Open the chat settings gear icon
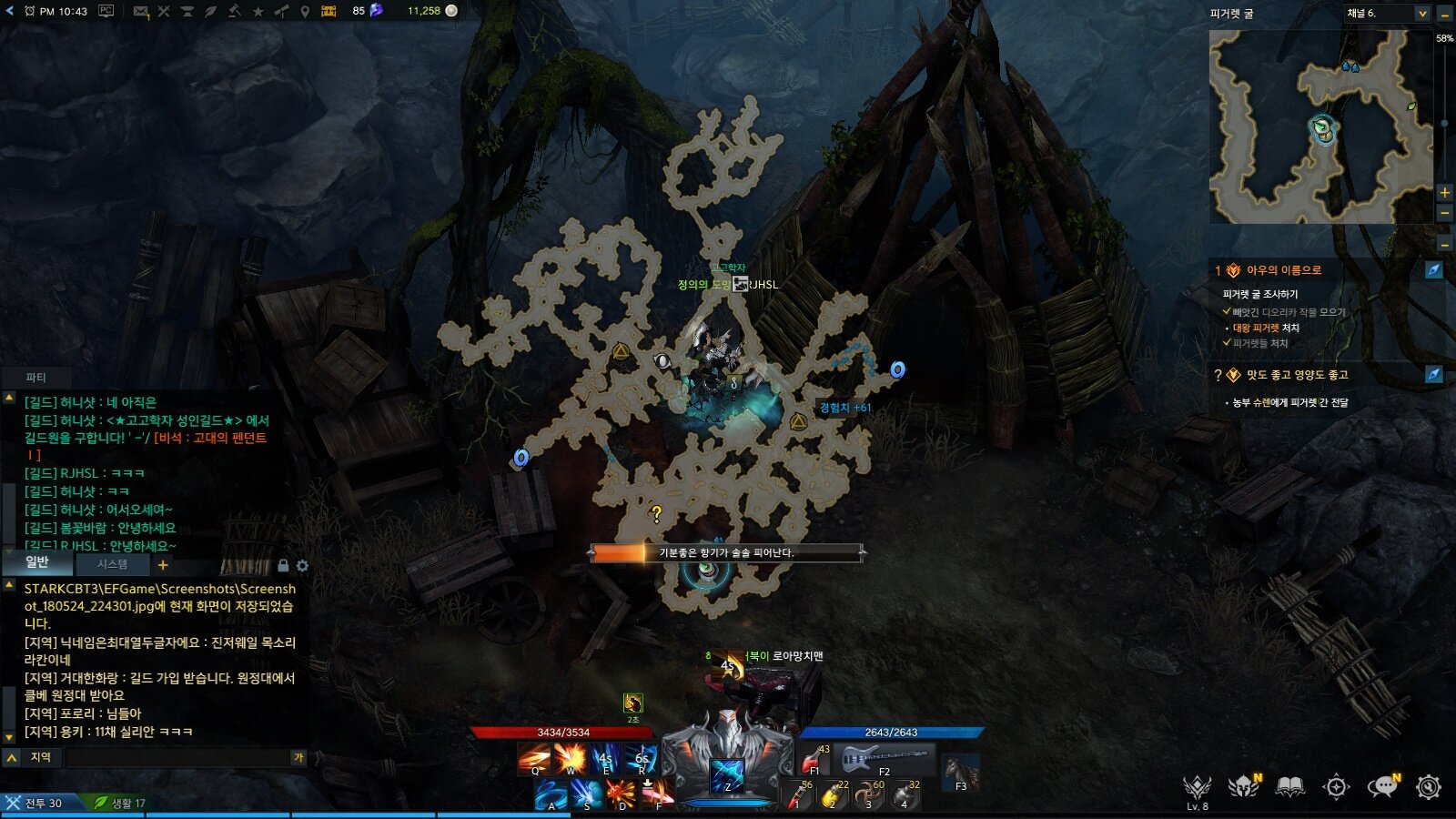Screen dimensions: 1456x819 coord(303,566)
